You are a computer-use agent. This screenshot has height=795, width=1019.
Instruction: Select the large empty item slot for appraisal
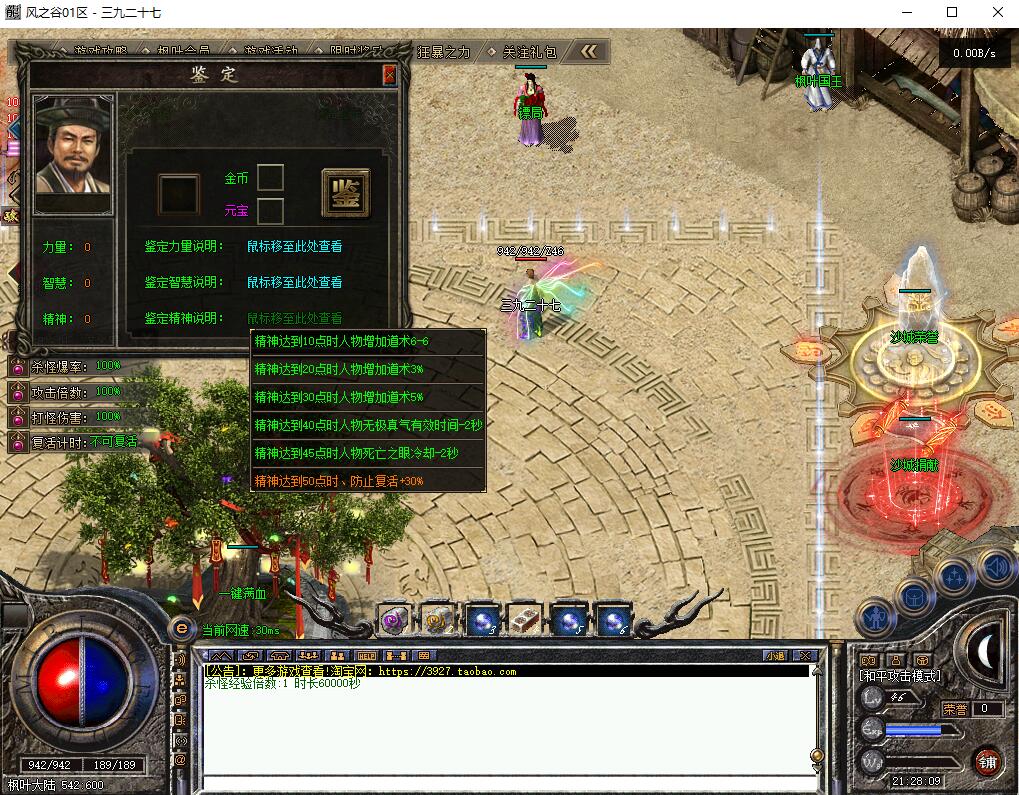coord(179,193)
